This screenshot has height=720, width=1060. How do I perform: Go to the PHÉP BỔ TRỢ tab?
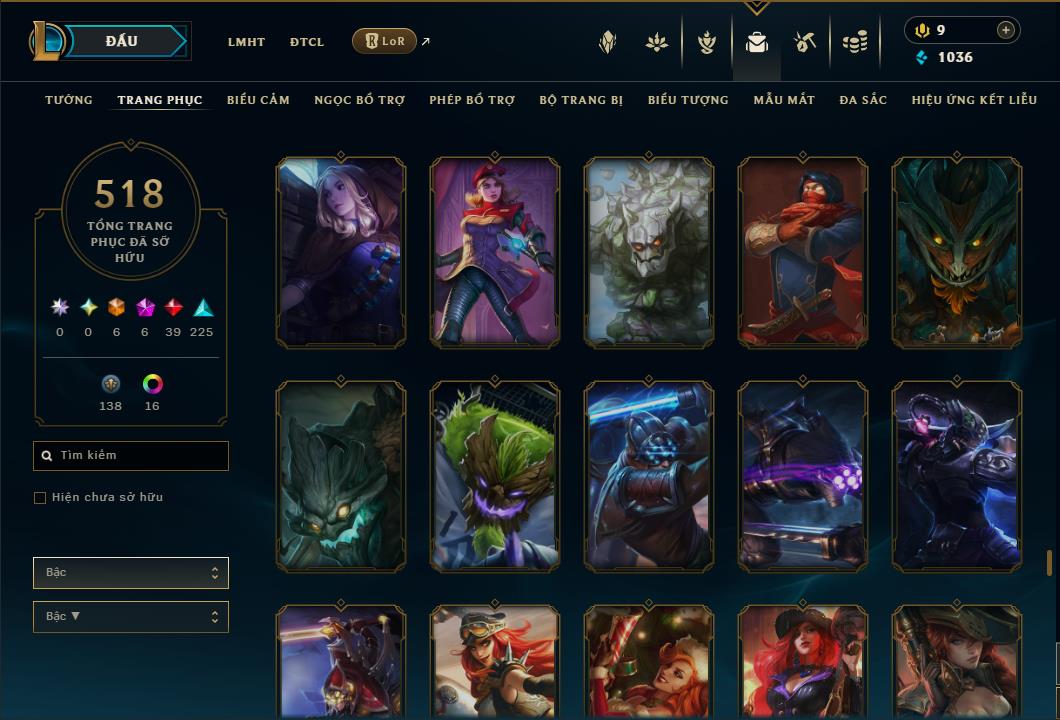click(x=472, y=100)
